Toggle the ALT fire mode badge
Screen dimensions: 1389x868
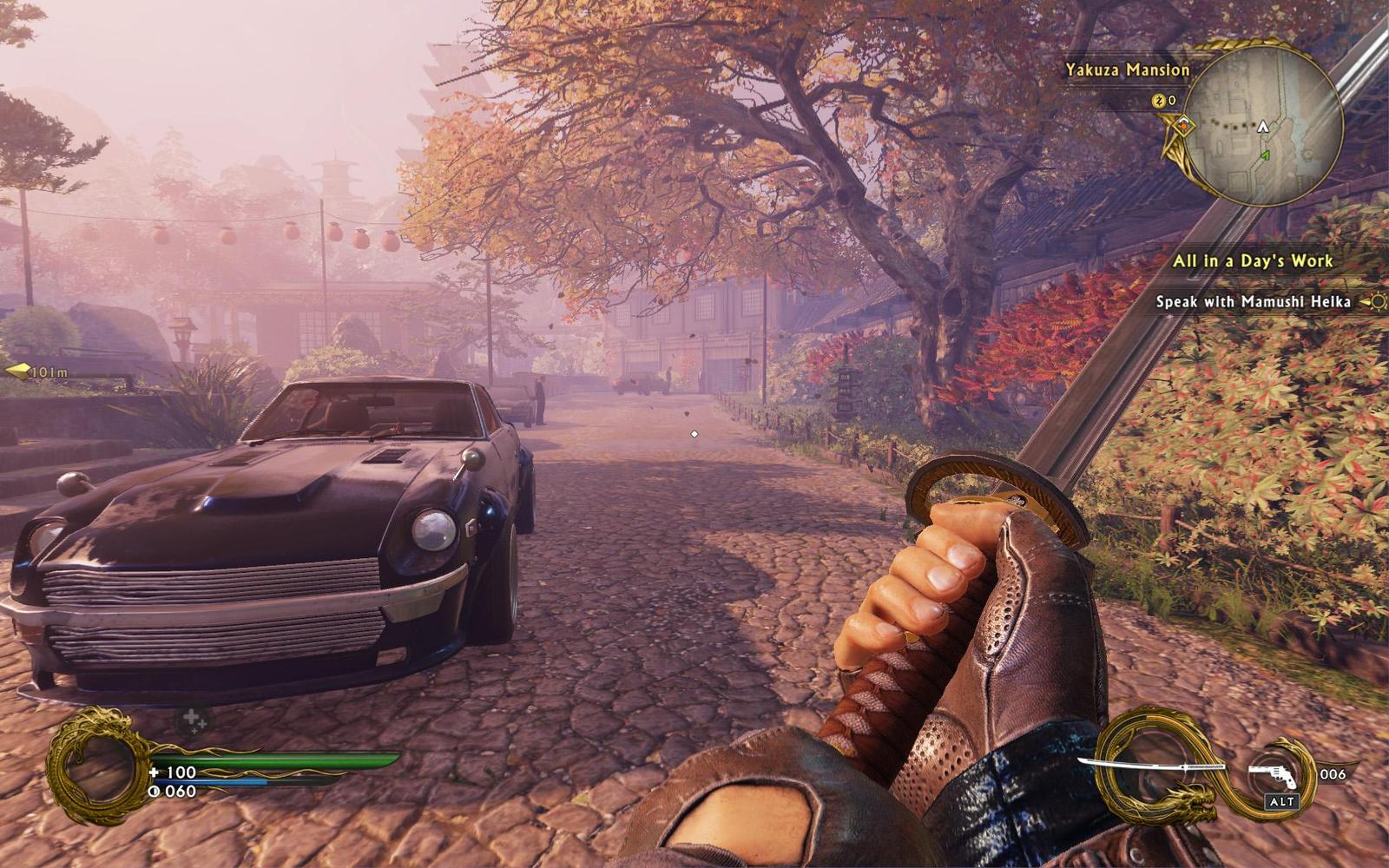coord(1282,801)
